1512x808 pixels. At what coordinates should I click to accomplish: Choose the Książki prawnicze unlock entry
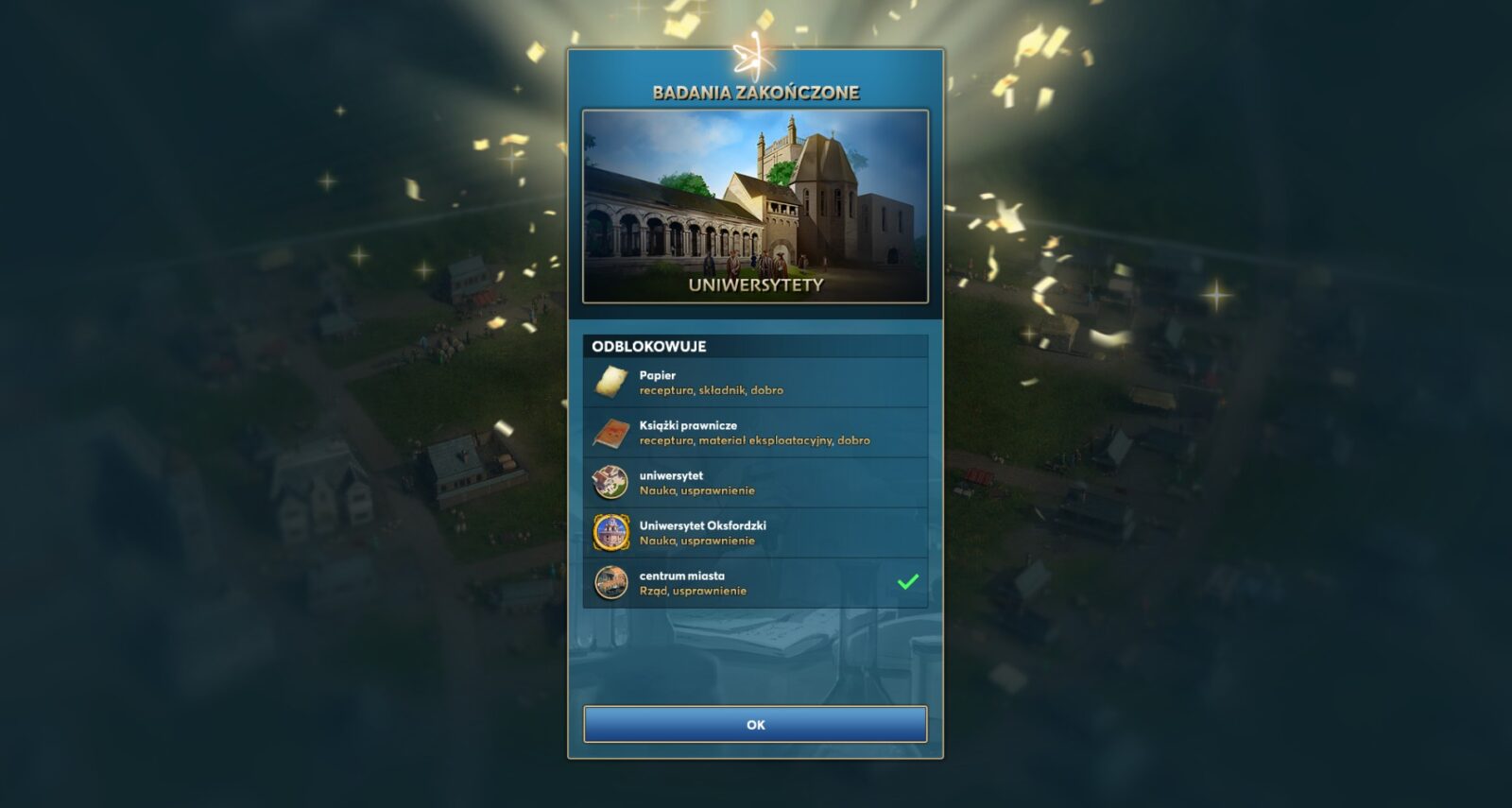[755, 433]
